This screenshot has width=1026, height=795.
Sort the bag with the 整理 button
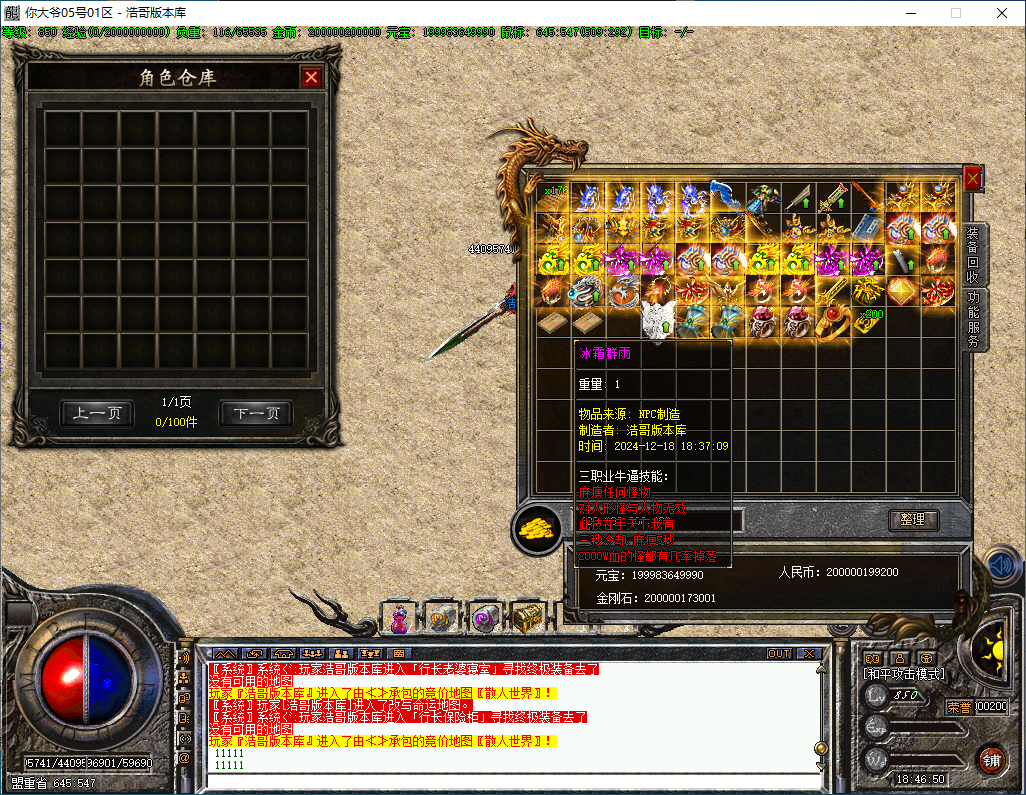913,520
